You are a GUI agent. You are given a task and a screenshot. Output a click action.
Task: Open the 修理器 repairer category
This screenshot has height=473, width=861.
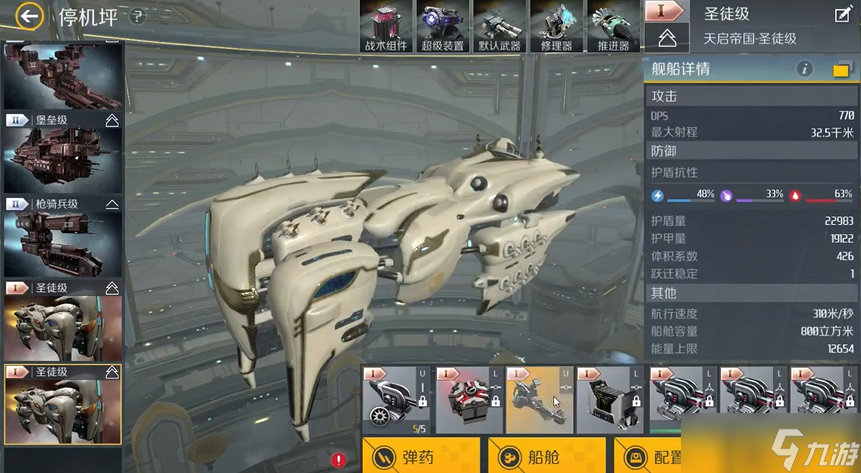pos(556,27)
